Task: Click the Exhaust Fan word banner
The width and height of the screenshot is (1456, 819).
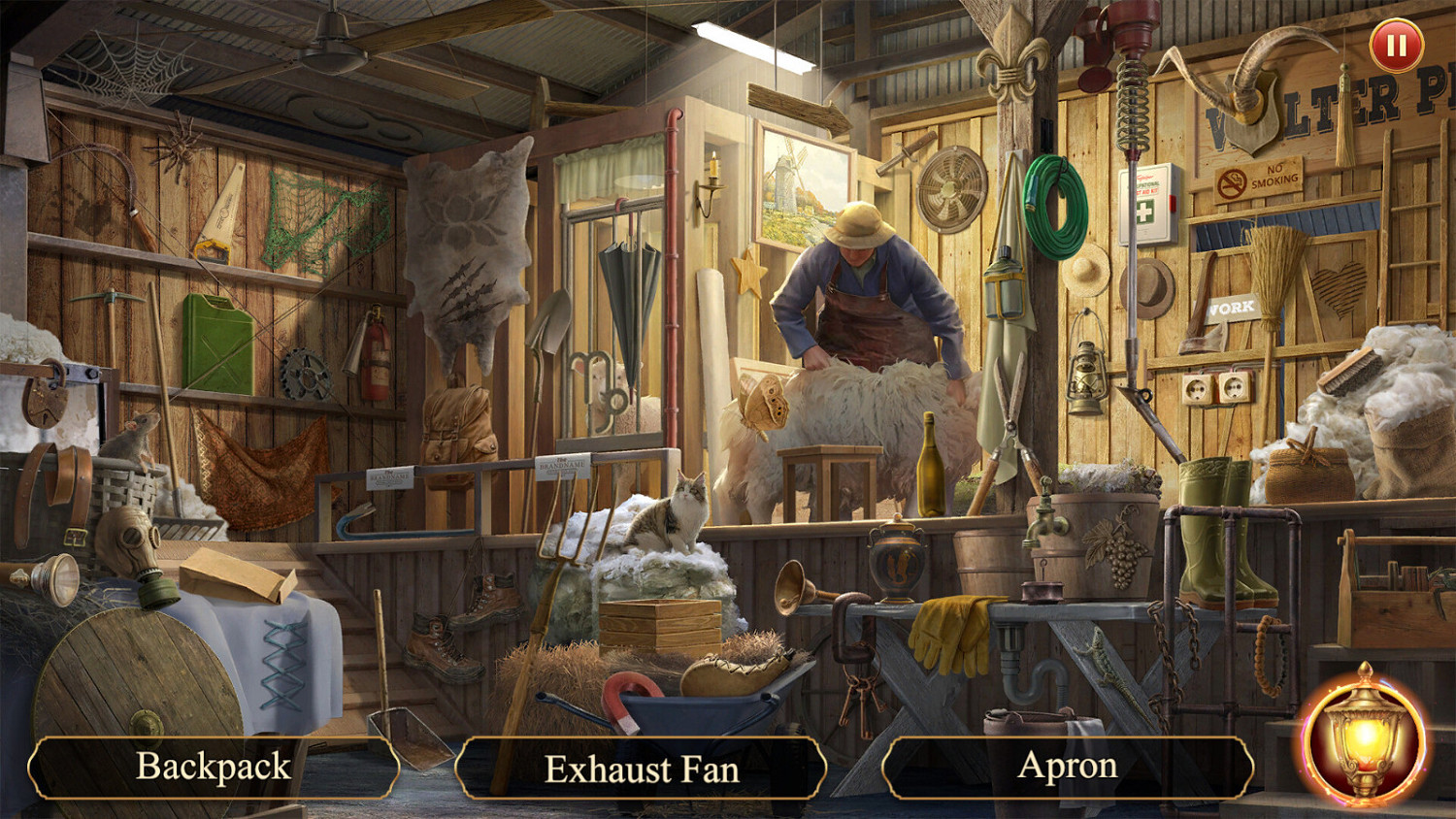Action: (x=643, y=769)
